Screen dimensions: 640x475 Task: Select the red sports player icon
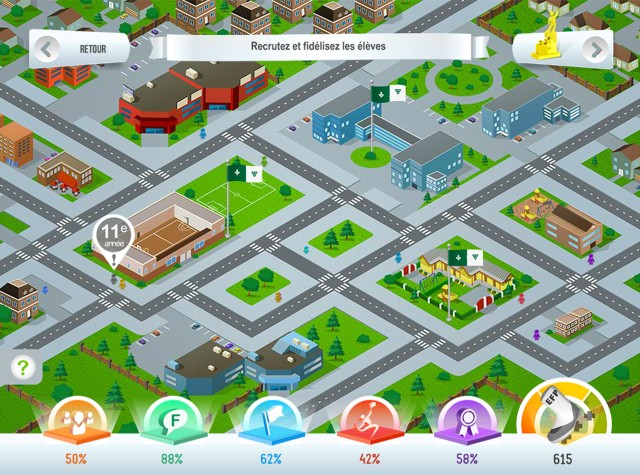click(x=369, y=421)
